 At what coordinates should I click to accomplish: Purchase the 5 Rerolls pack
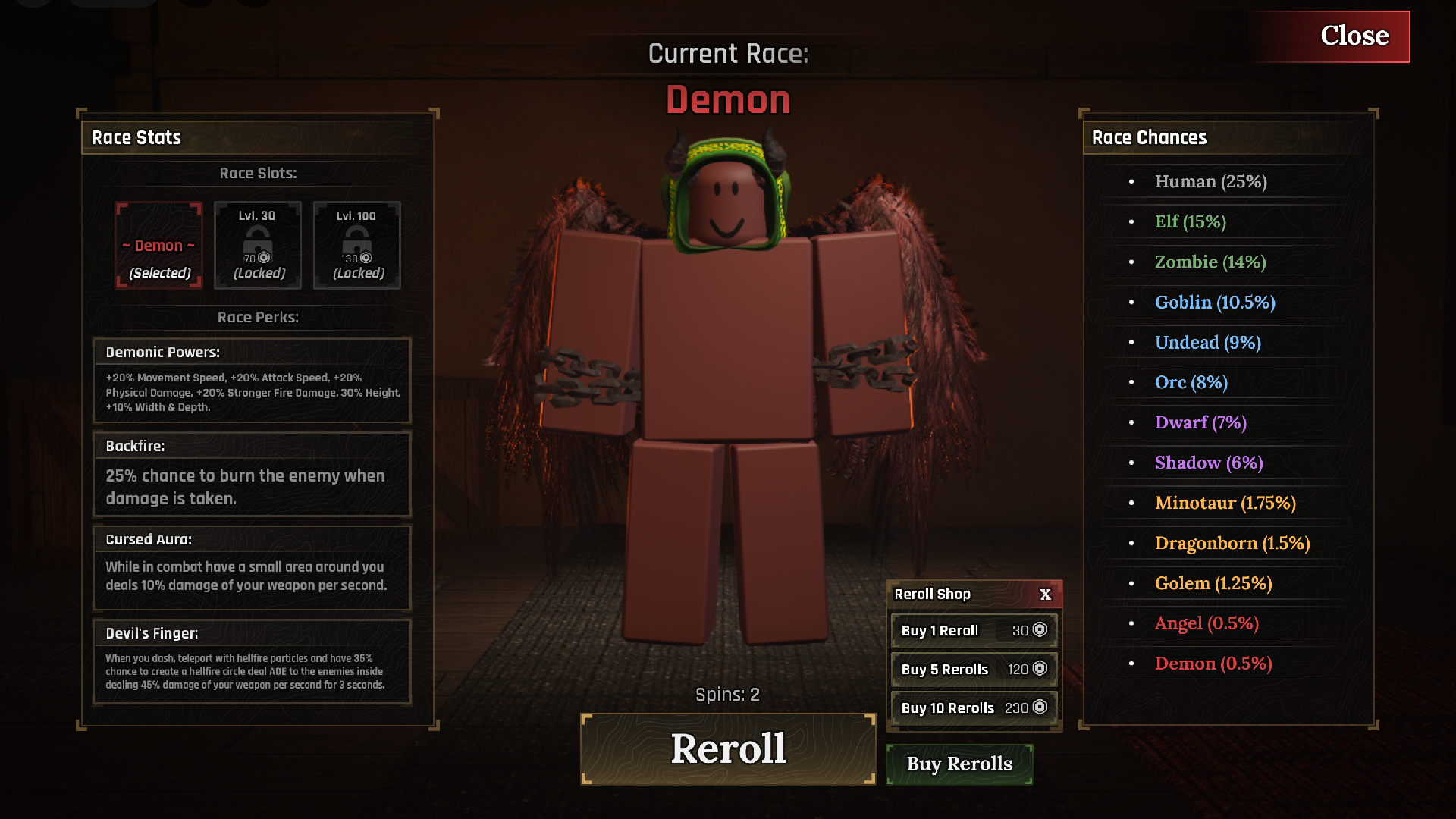(974, 669)
